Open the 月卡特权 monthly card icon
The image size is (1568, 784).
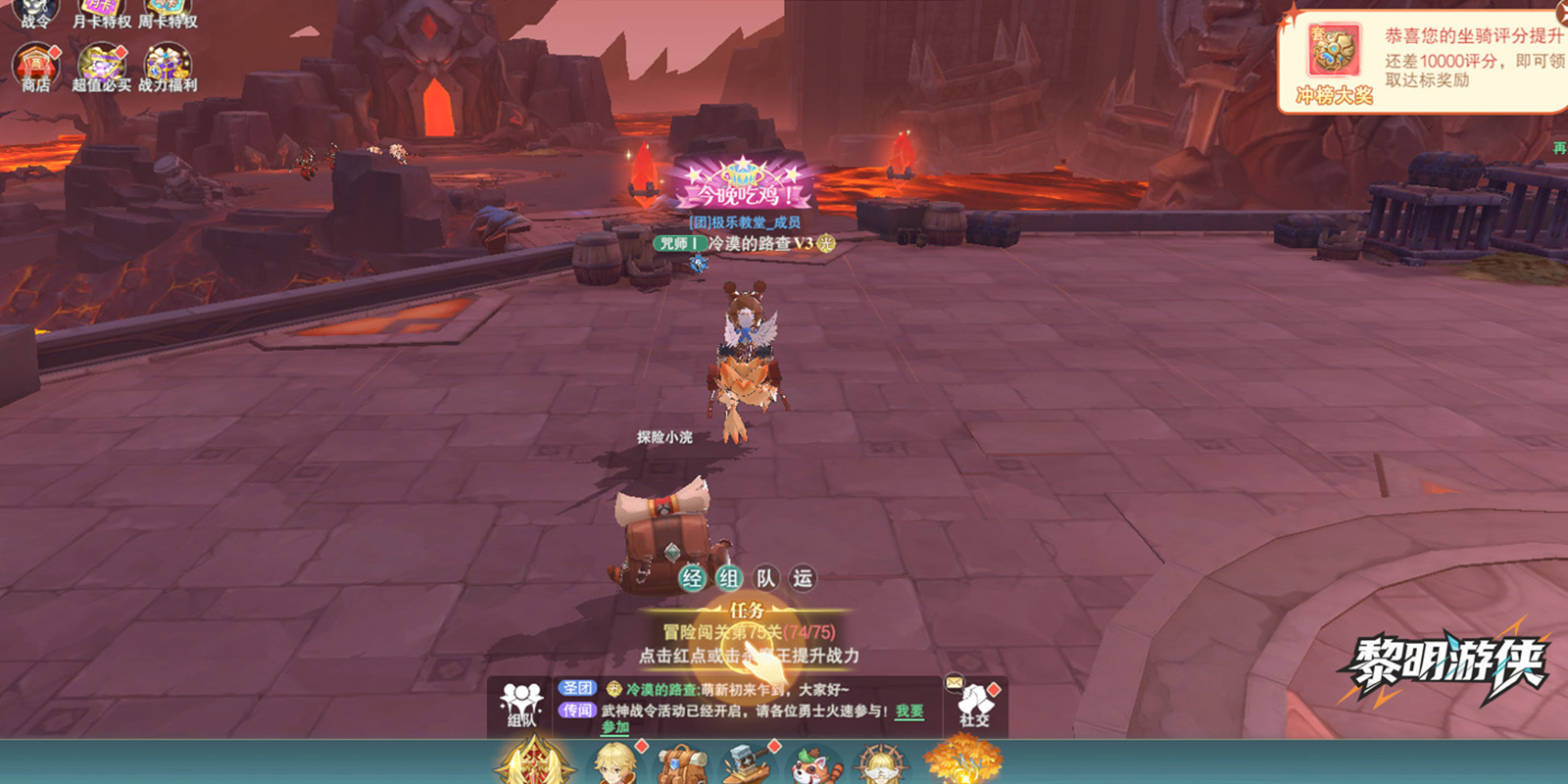[101, 12]
